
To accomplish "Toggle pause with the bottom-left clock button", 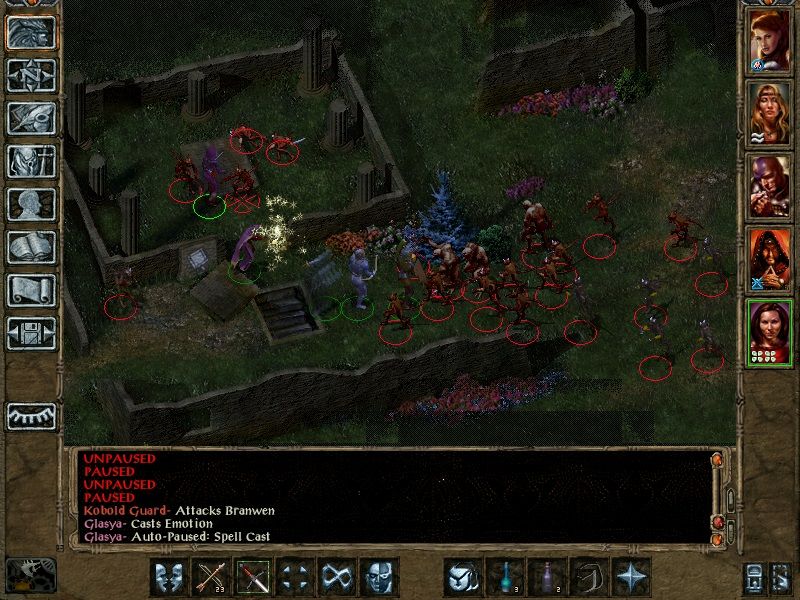I will [x=30, y=573].
